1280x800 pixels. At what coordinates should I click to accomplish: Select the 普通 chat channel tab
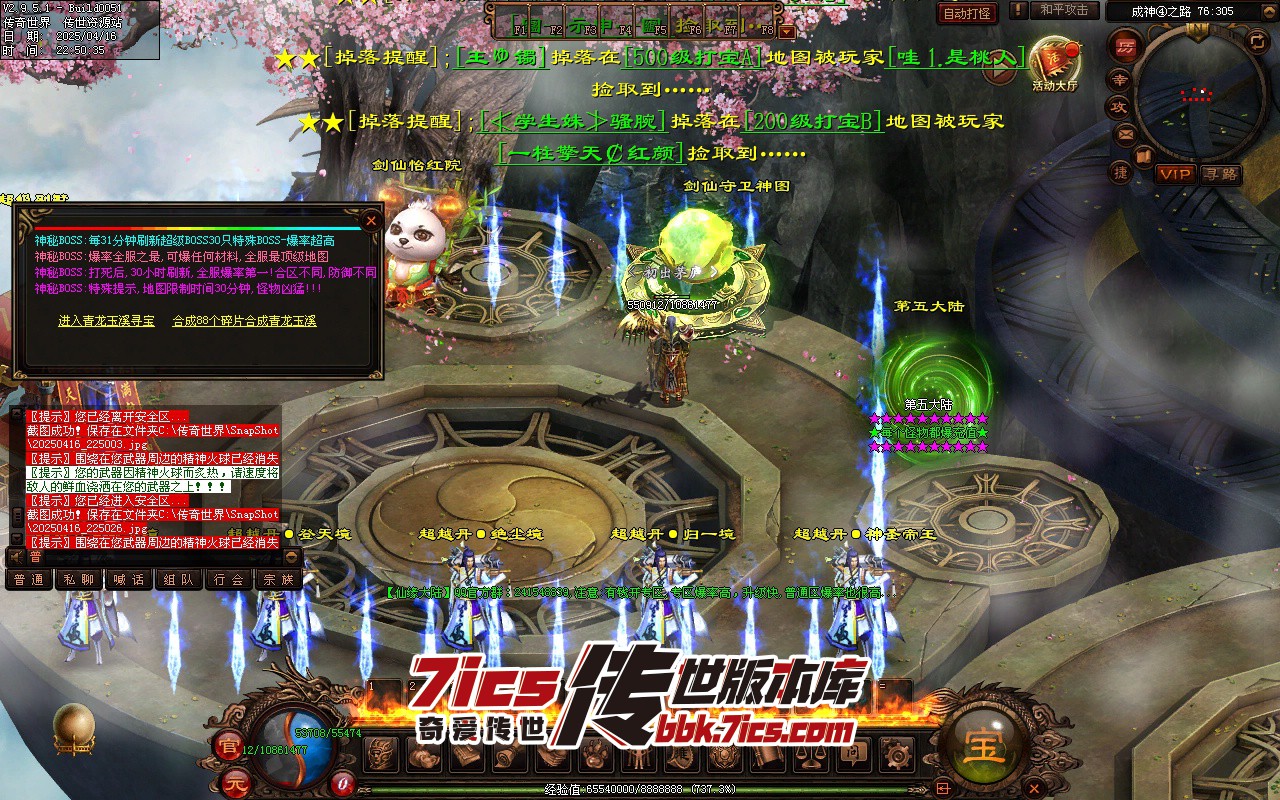(x=29, y=579)
